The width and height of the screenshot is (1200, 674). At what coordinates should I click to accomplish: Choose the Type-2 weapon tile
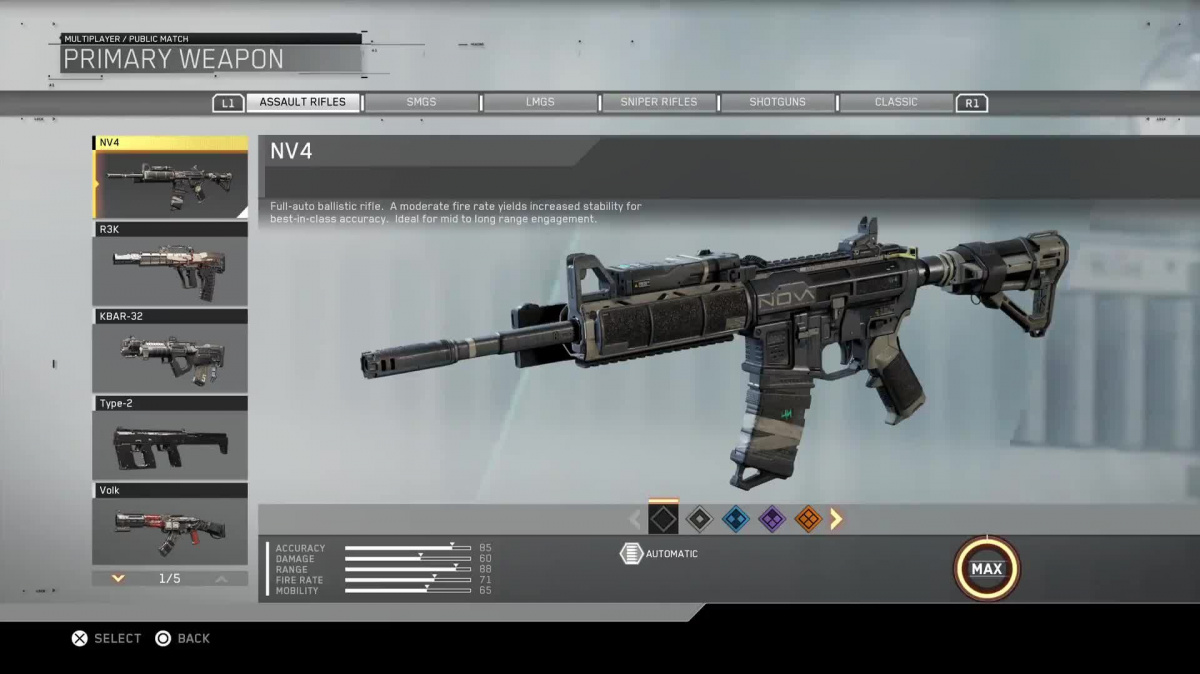170,438
